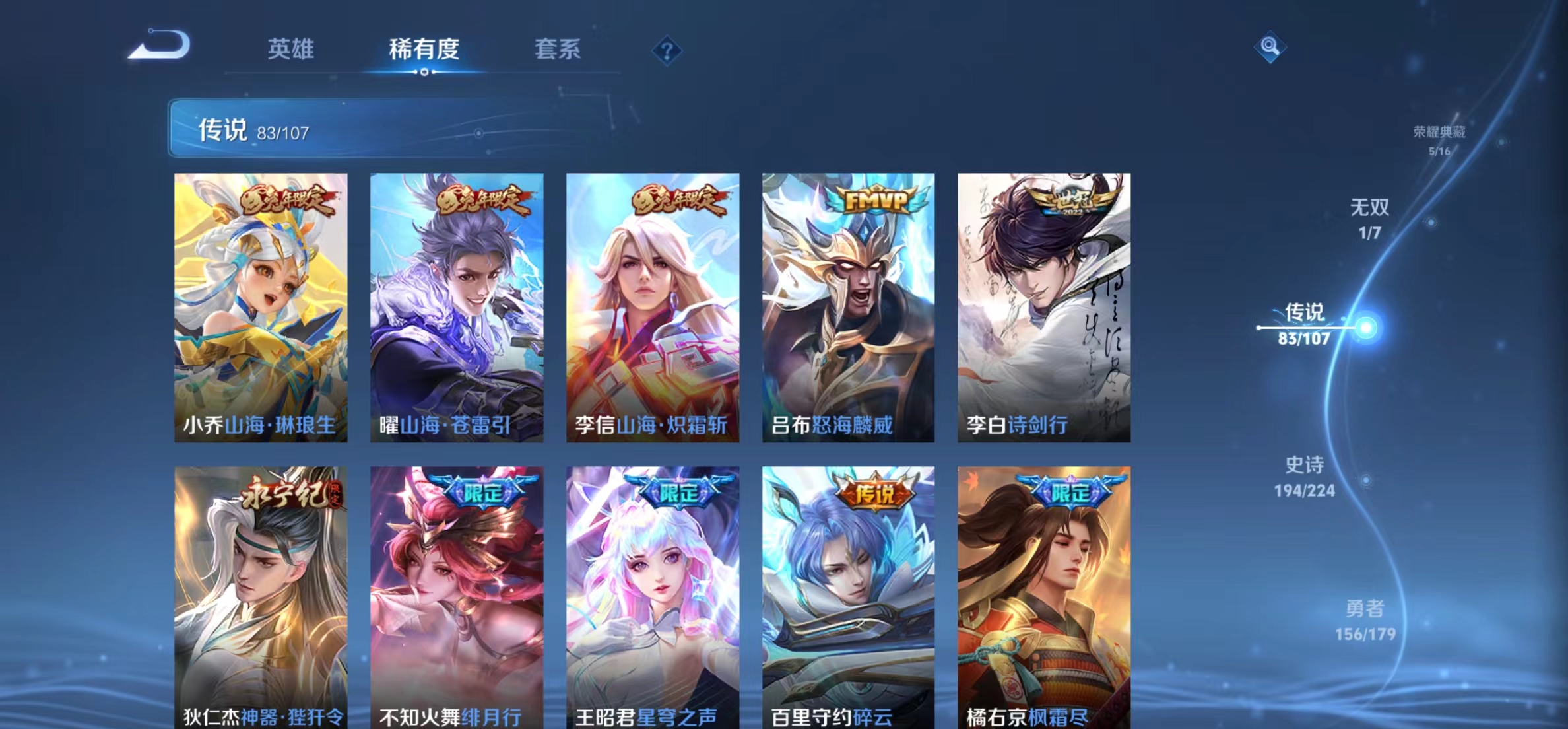Open the search magnifier icon

(1270, 48)
